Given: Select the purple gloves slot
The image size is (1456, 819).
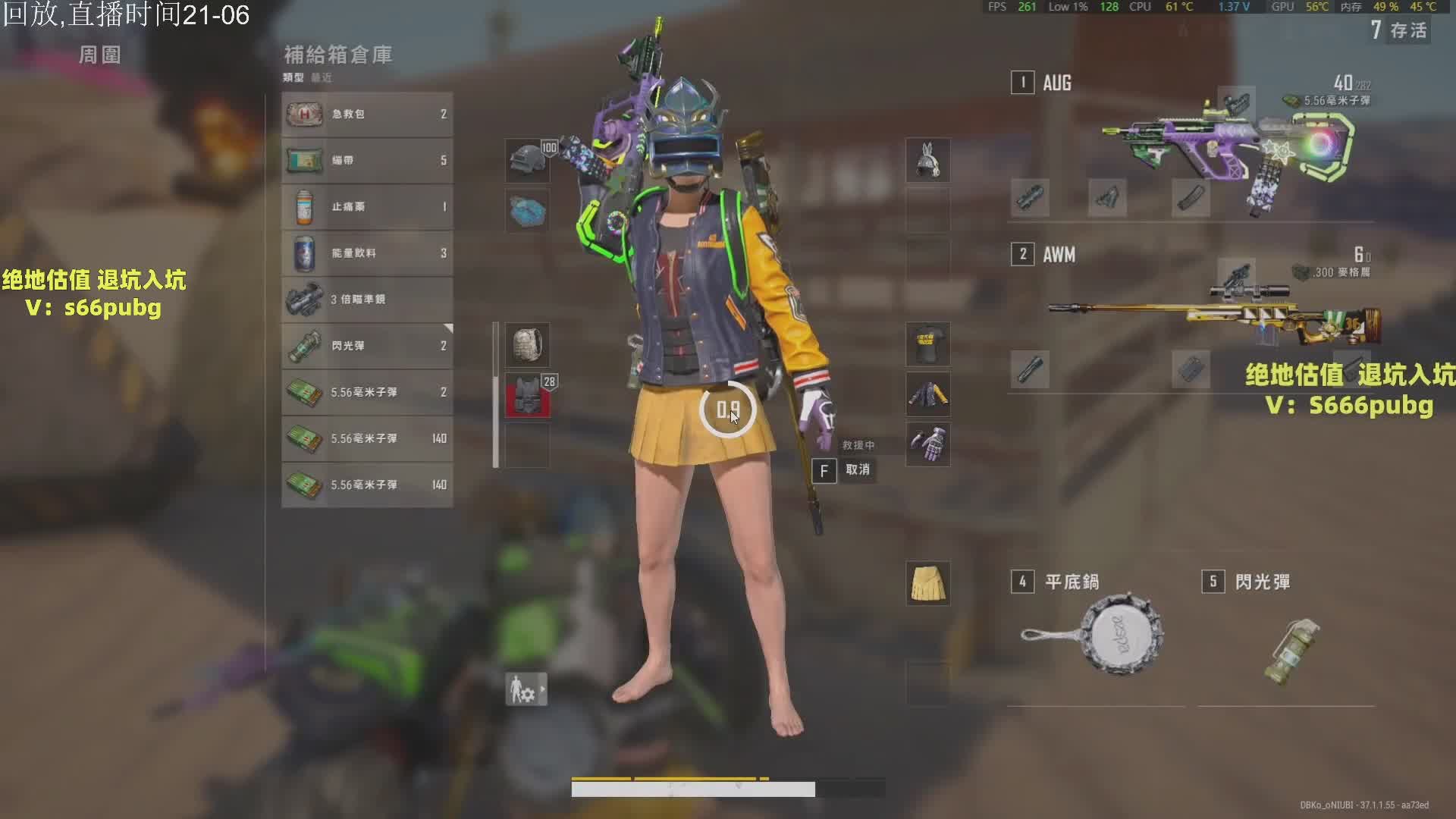Looking at the screenshot, I should tap(927, 444).
